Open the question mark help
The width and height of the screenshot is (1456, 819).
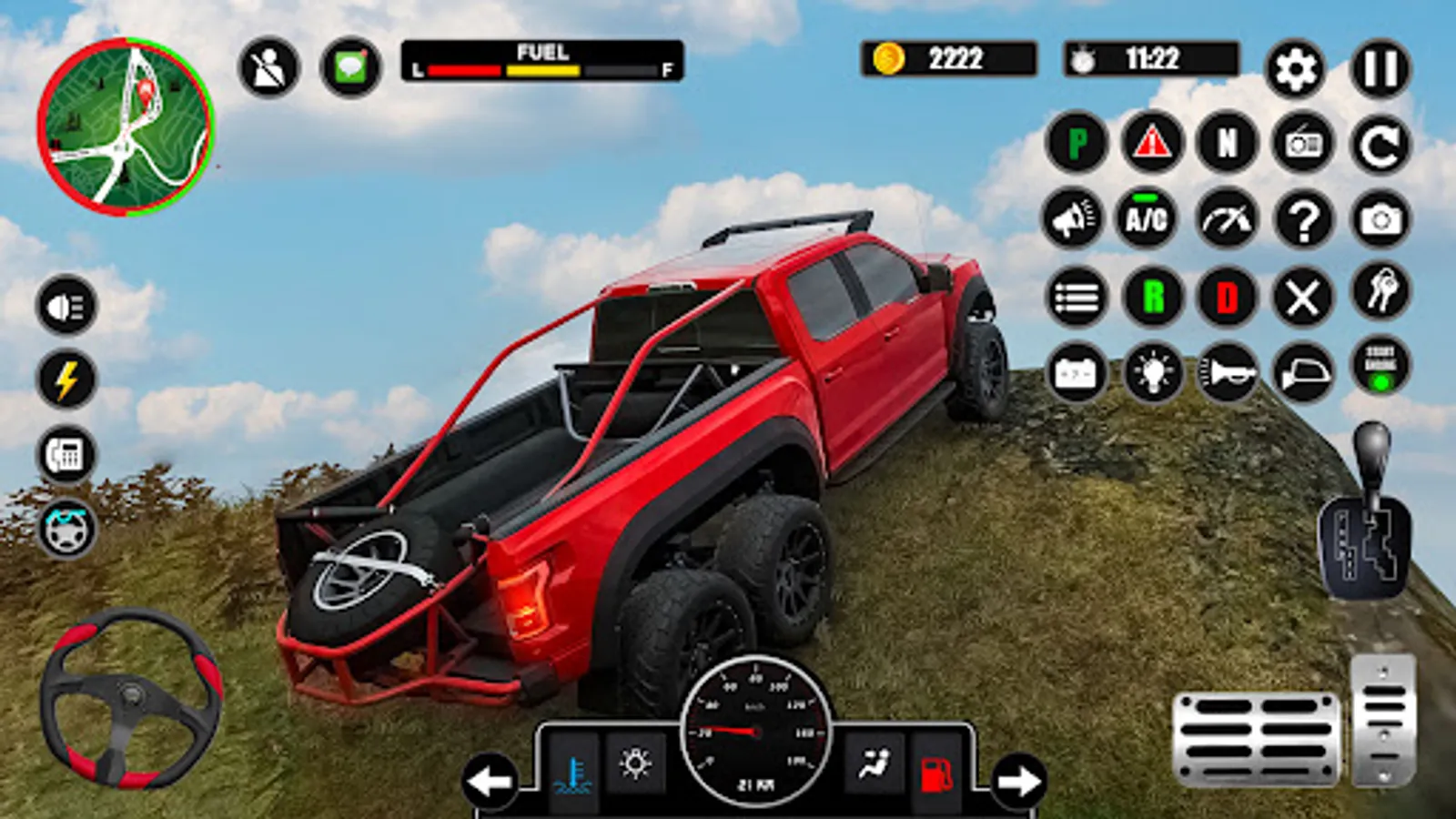click(x=1303, y=219)
